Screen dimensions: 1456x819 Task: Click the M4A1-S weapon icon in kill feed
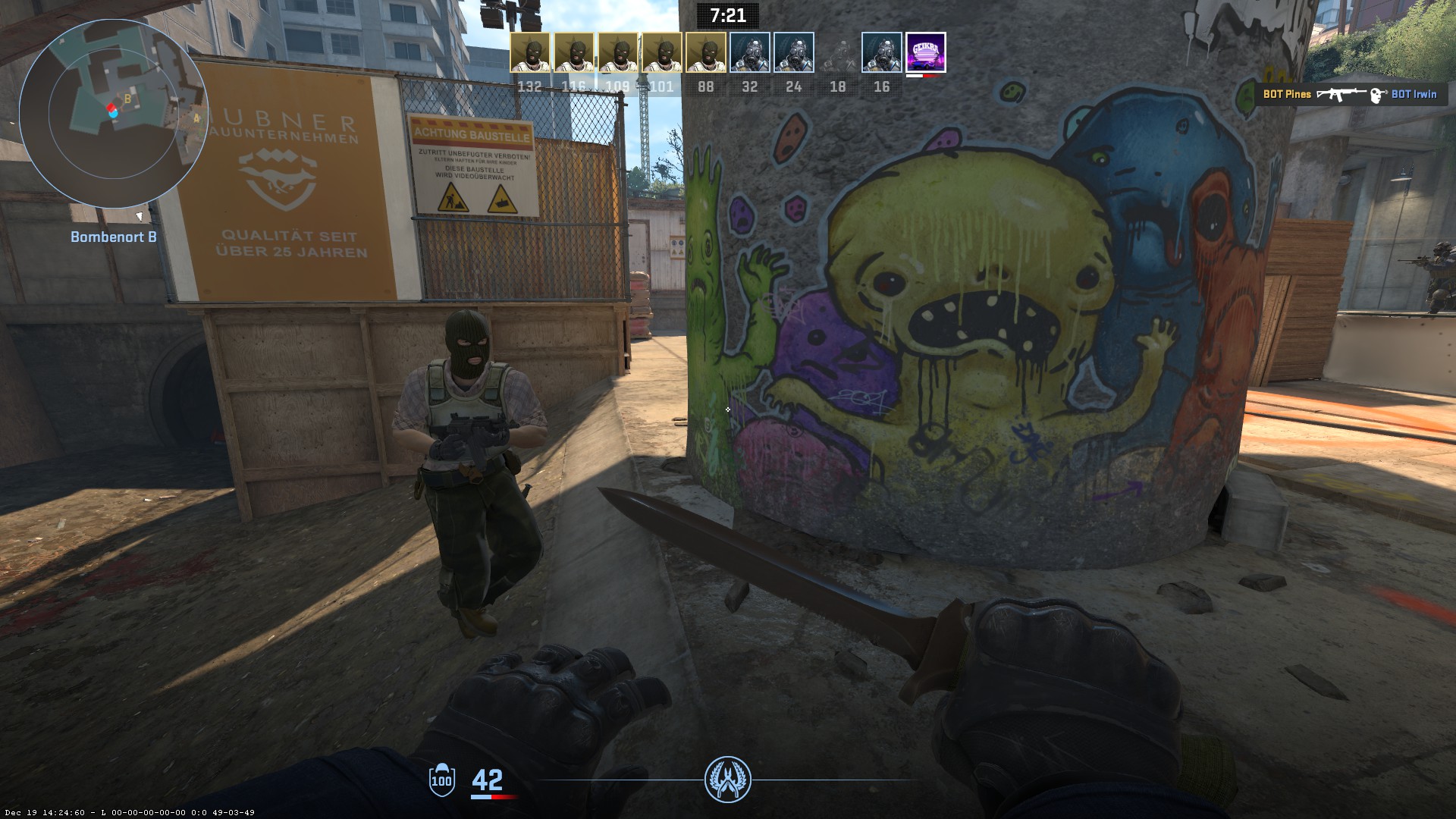click(1341, 94)
